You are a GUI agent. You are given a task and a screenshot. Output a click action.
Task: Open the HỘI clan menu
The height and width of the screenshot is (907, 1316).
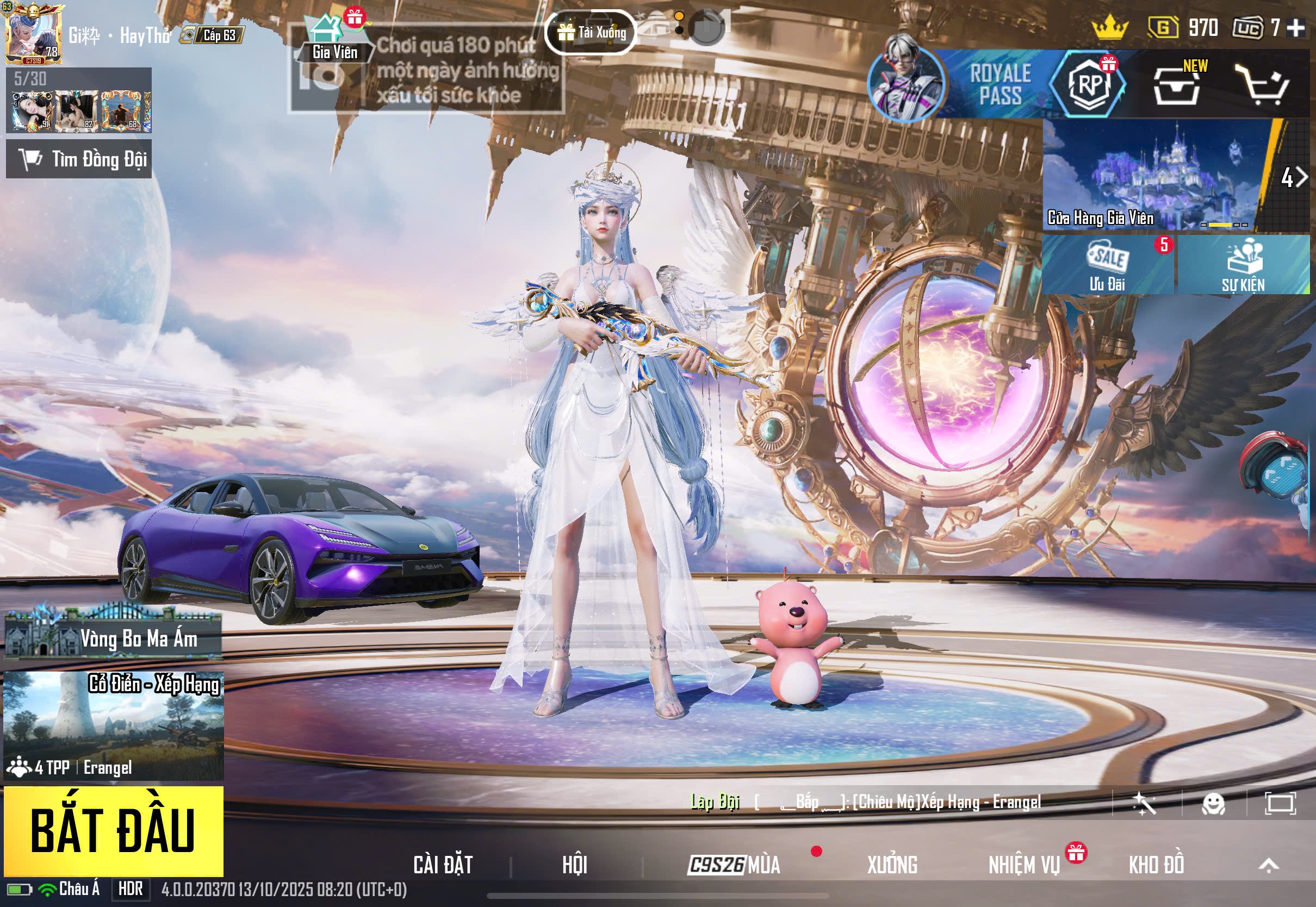574,865
